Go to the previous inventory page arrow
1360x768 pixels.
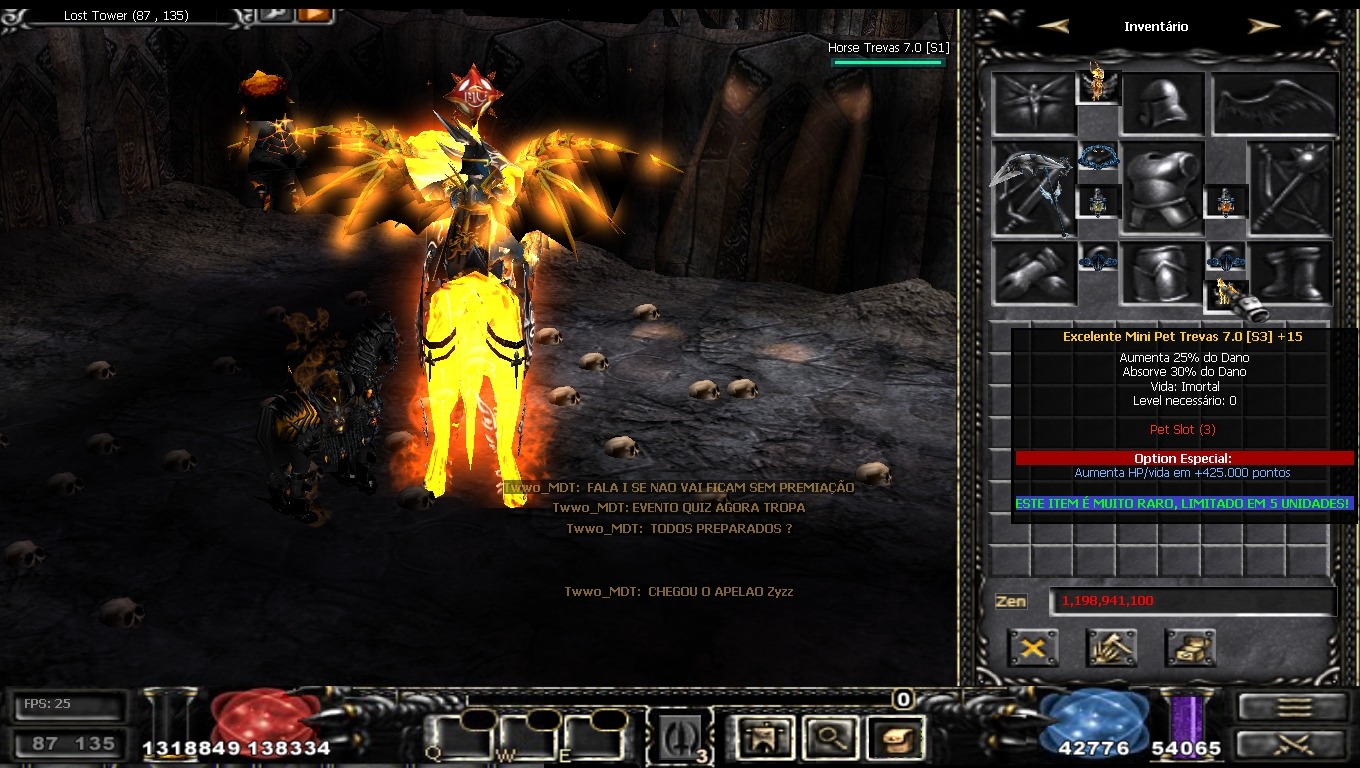pos(1053,27)
